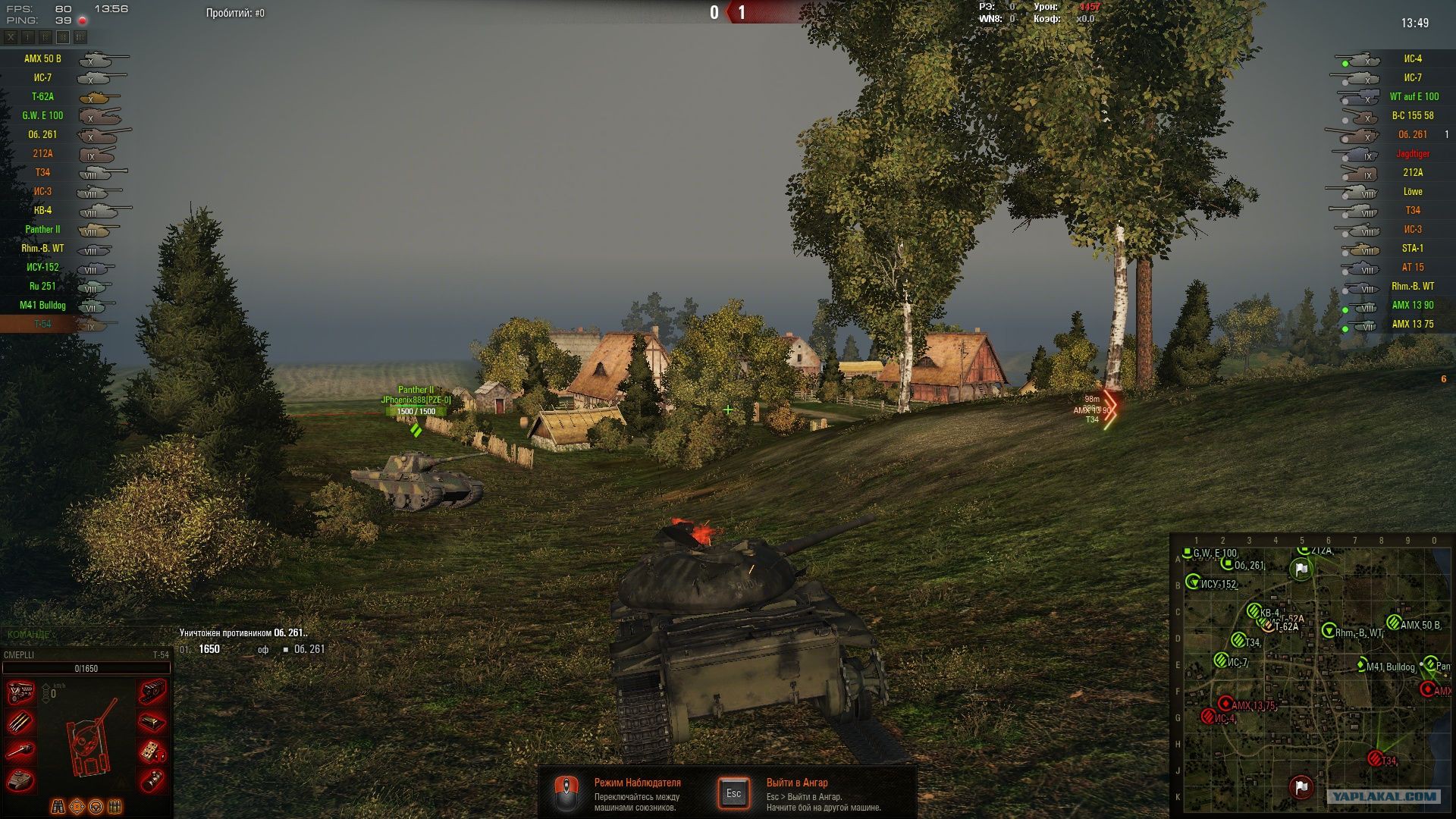Click the ammo rack shells module icon

point(20,722)
